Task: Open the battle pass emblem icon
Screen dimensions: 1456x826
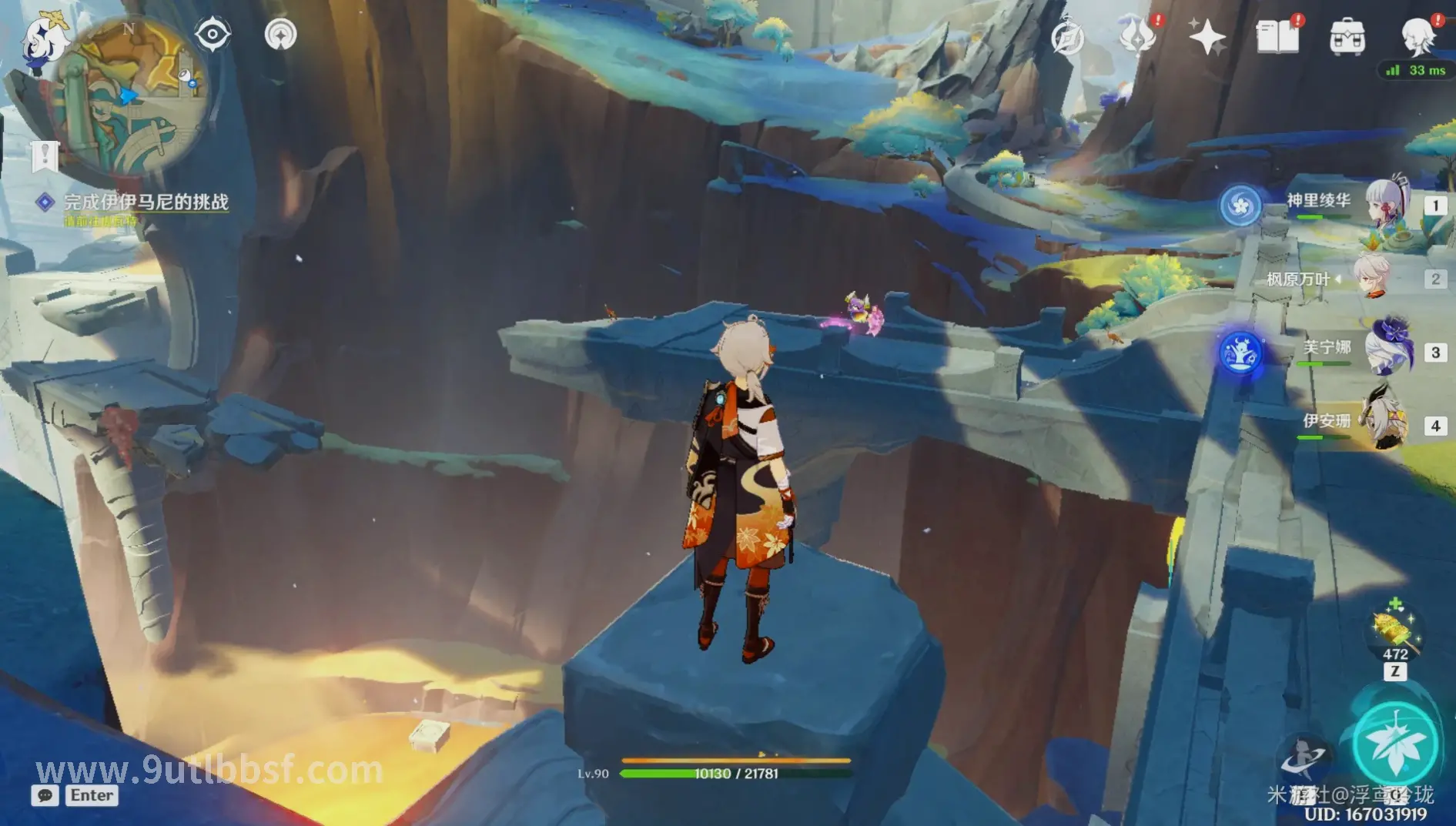Action: click(1137, 36)
